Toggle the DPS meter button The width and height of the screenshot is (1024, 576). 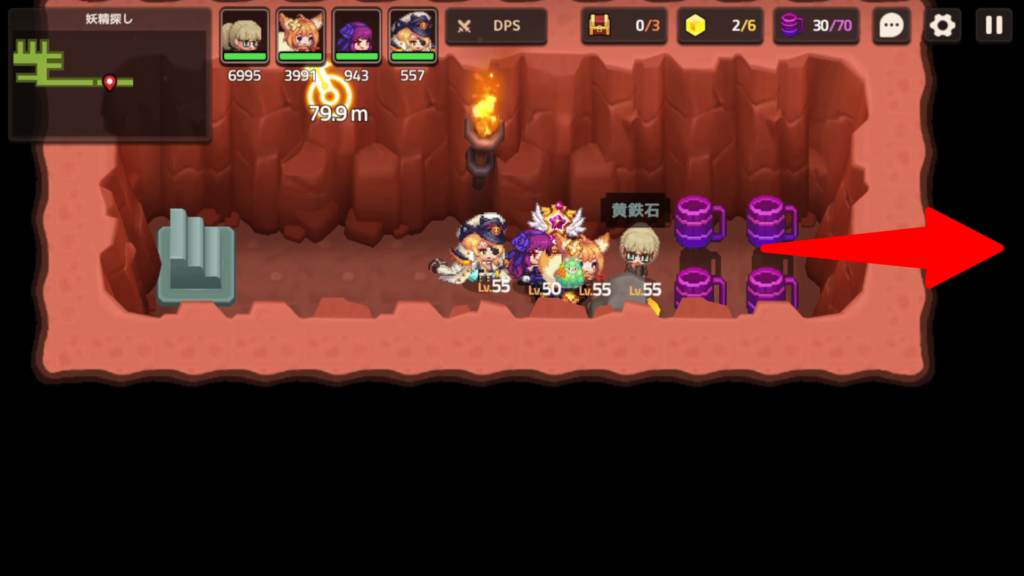tap(496, 26)
